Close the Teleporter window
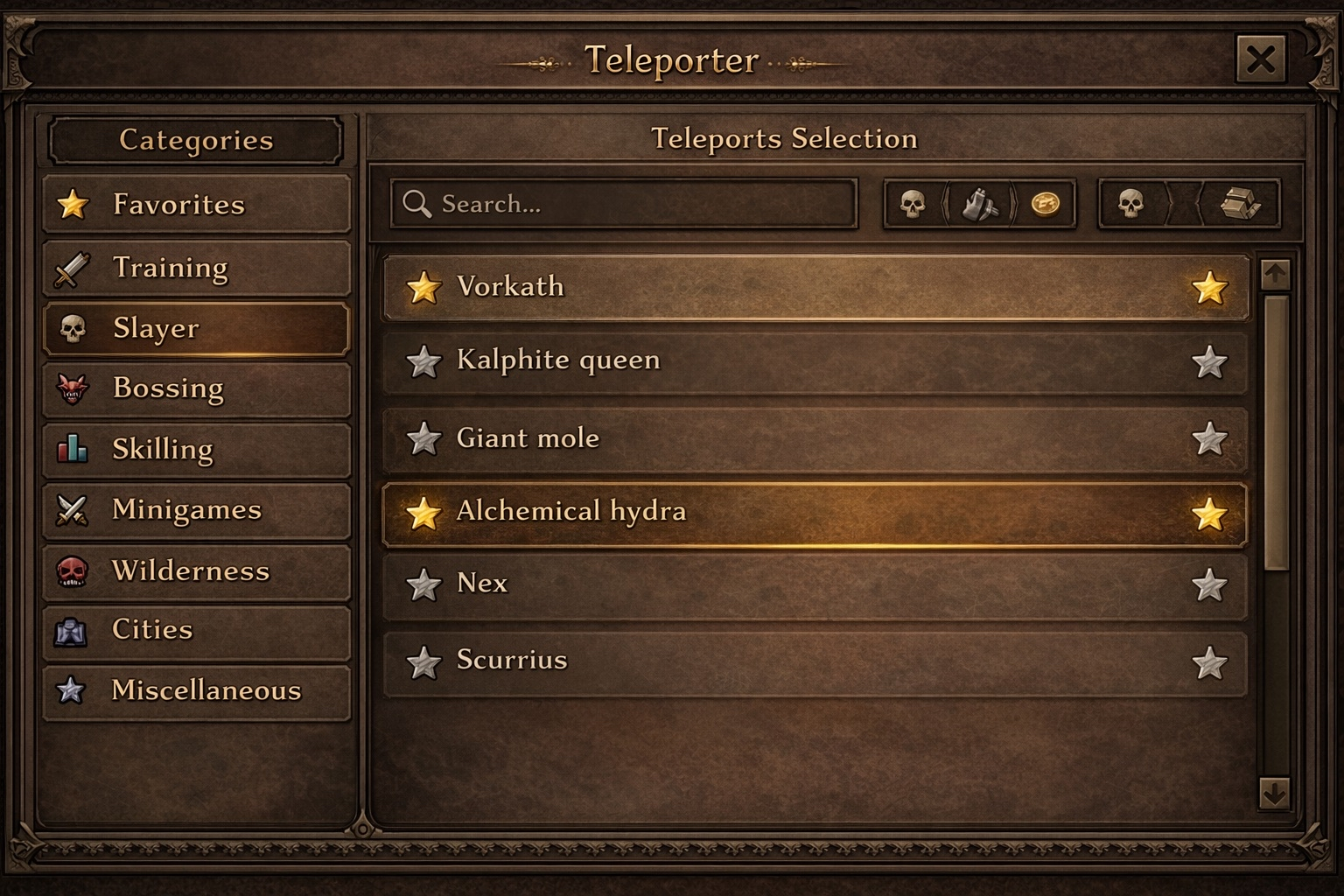 (x=1260, y=59)
